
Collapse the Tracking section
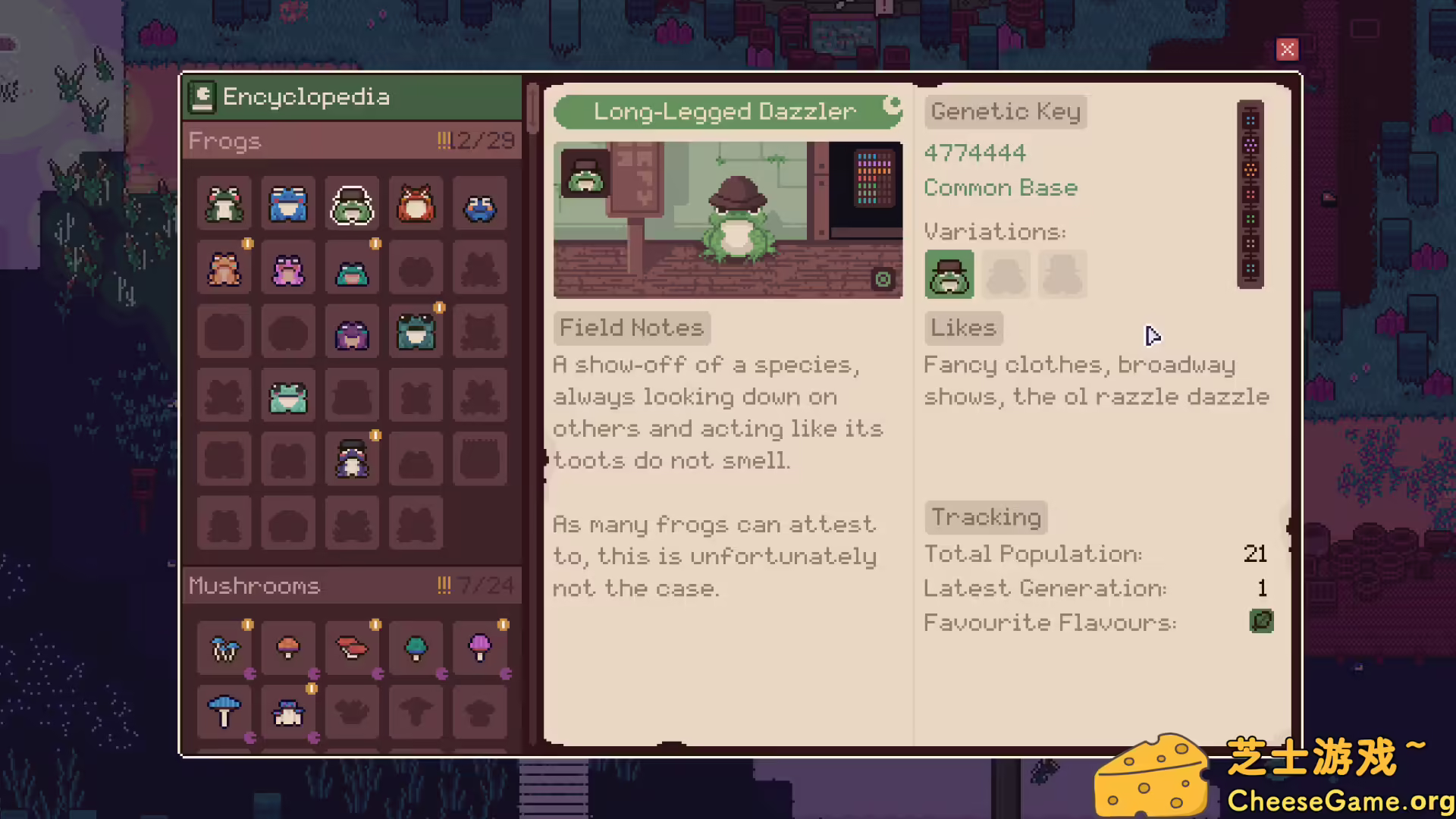[985, 516]
